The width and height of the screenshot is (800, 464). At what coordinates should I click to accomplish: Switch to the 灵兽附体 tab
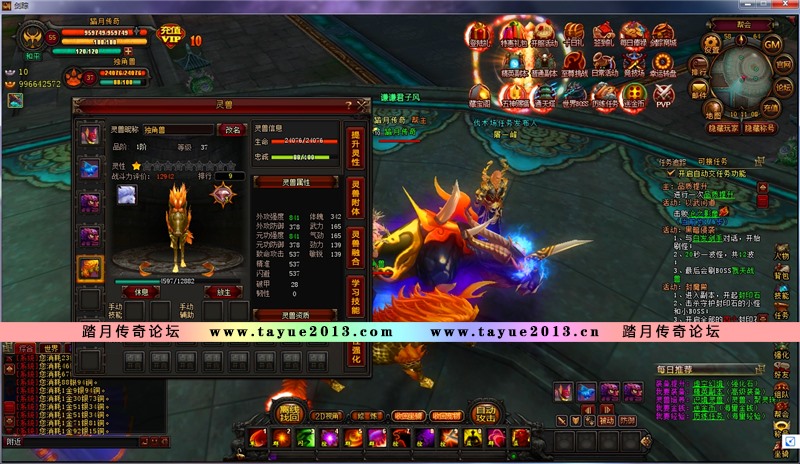(354, 194)
